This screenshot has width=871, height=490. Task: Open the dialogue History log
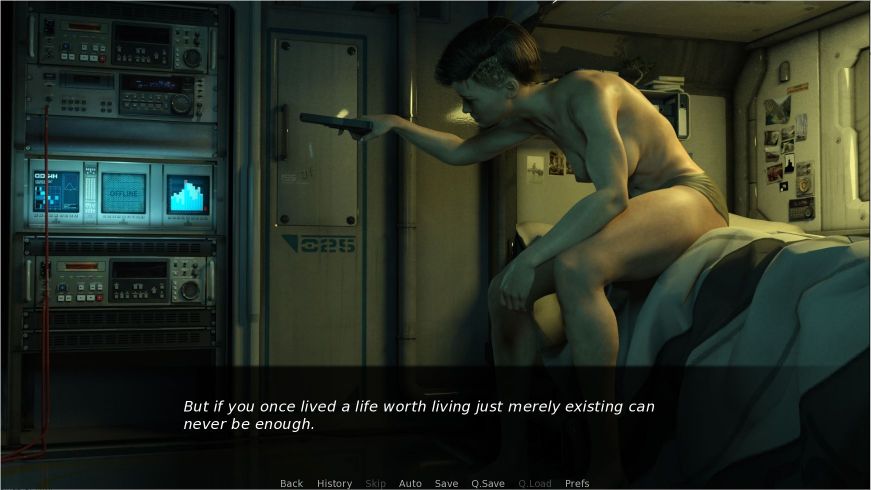point(334,483)
